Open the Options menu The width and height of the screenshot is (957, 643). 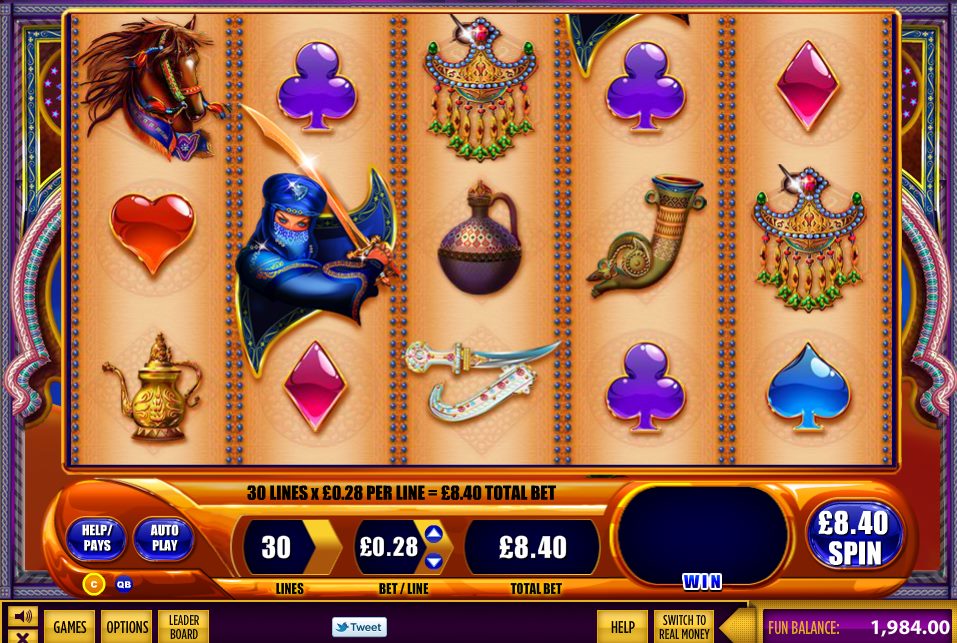pyautogui.click(x=127, y=627)
